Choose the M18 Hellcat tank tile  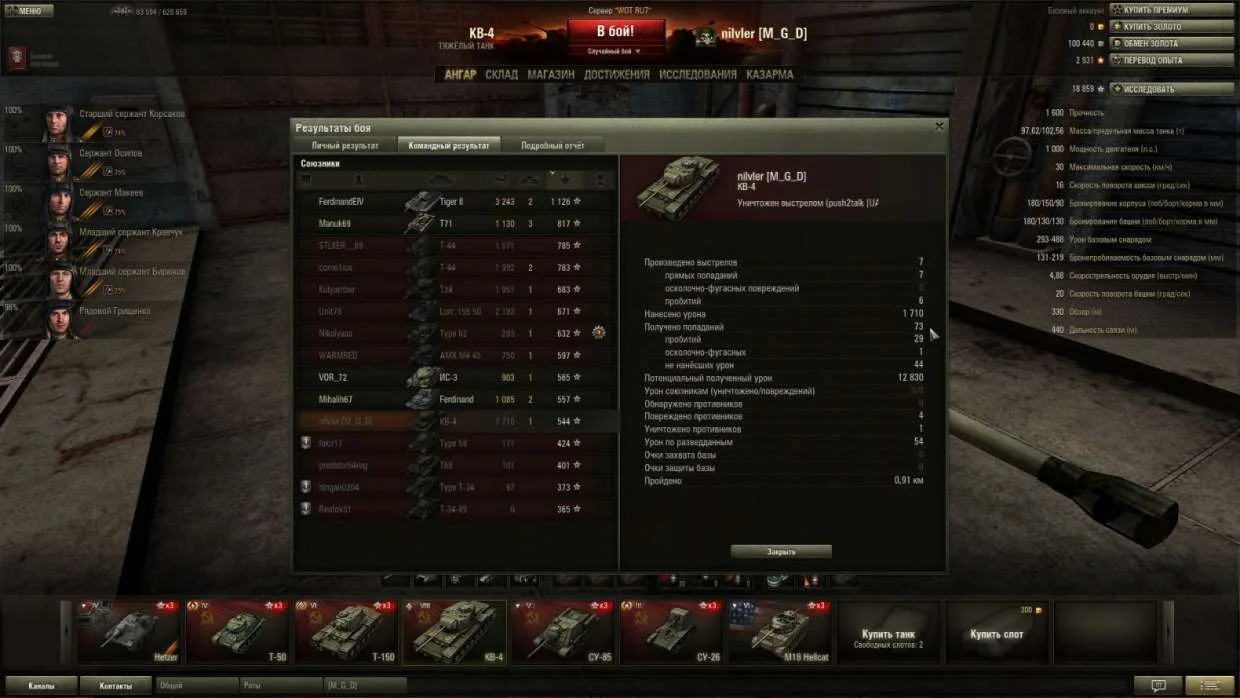(x=779, y=632)
